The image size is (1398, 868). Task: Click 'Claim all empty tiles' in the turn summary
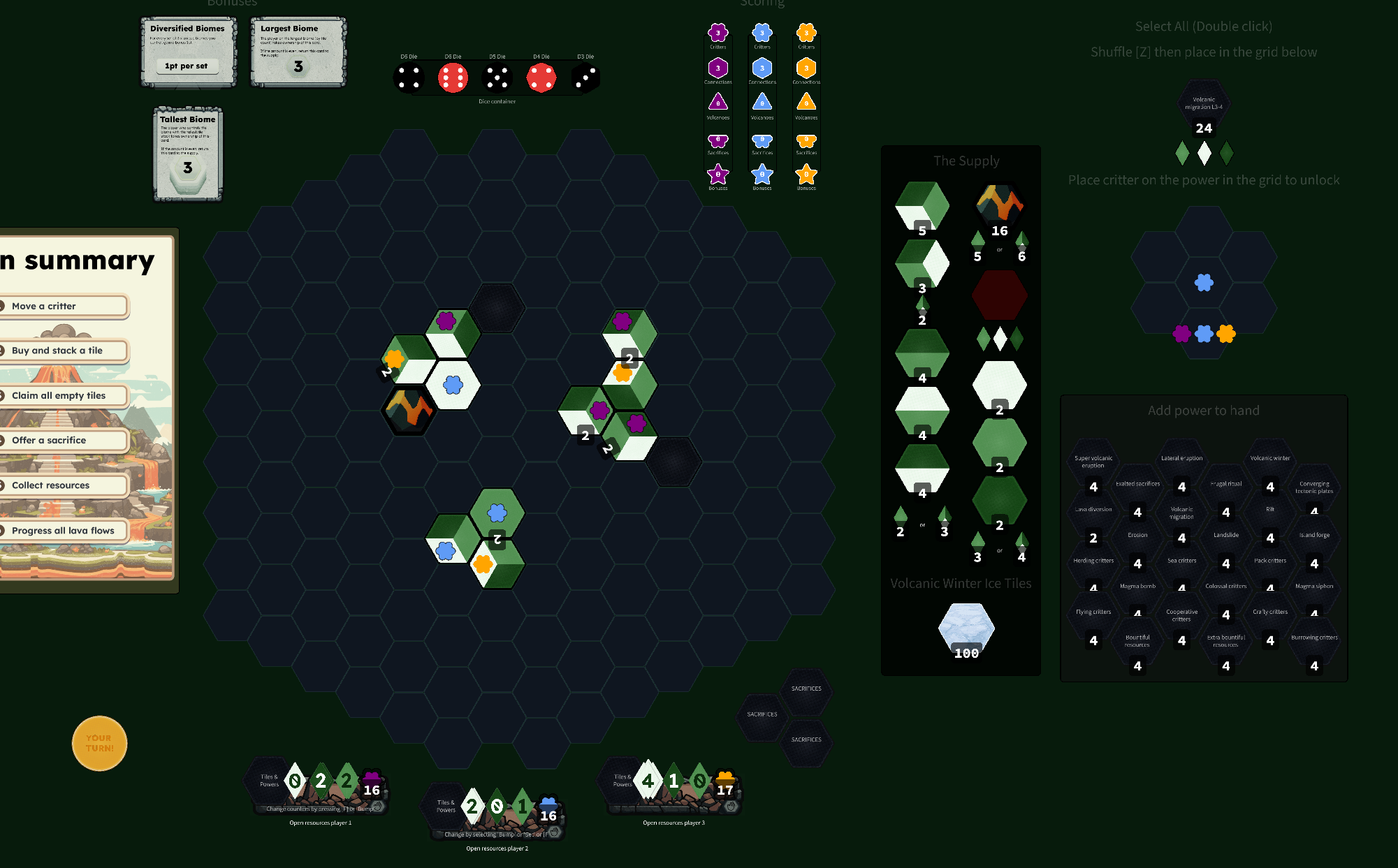coord(58,395)
